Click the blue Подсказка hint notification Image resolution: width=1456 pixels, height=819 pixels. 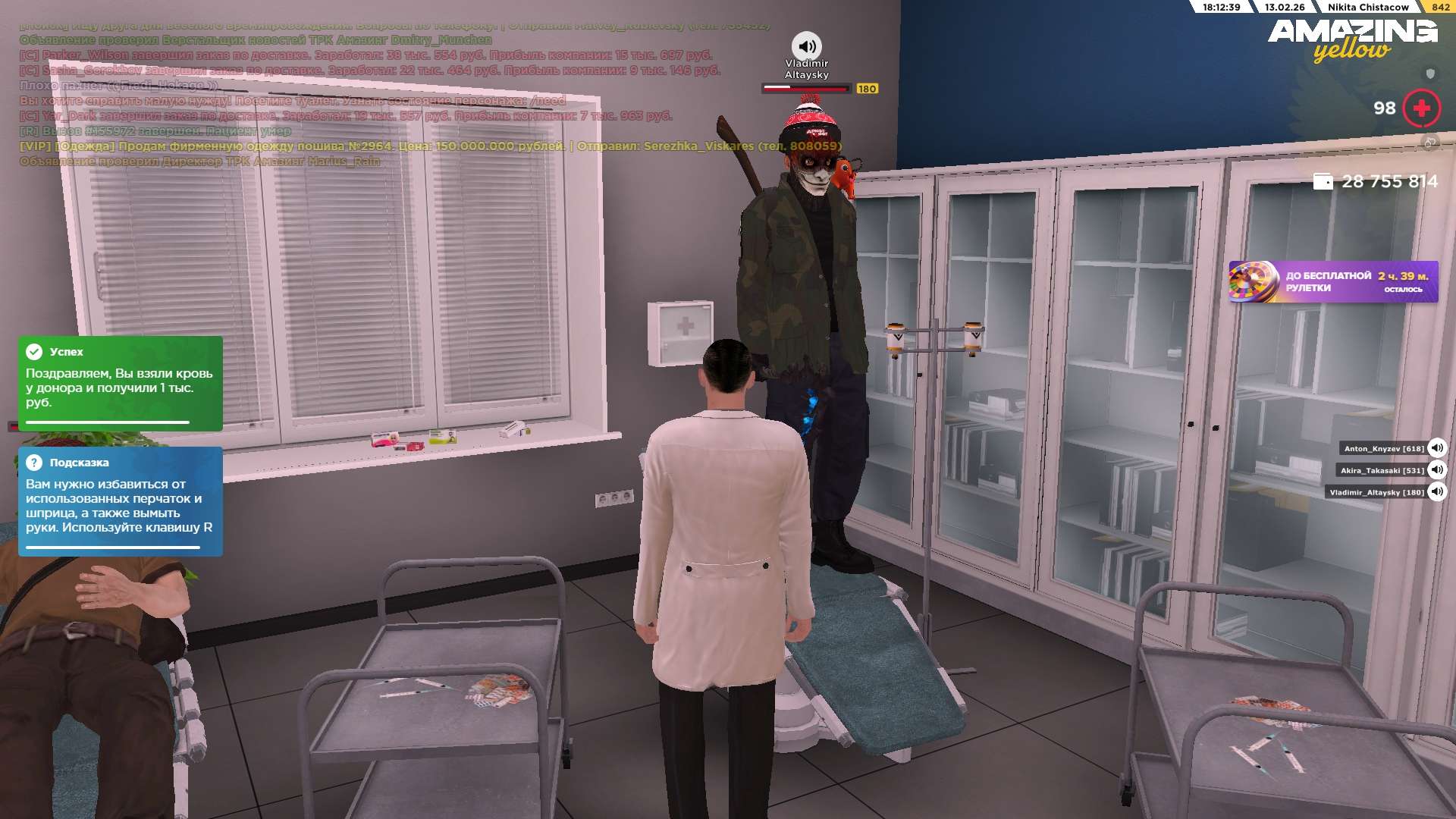(120, 500)
